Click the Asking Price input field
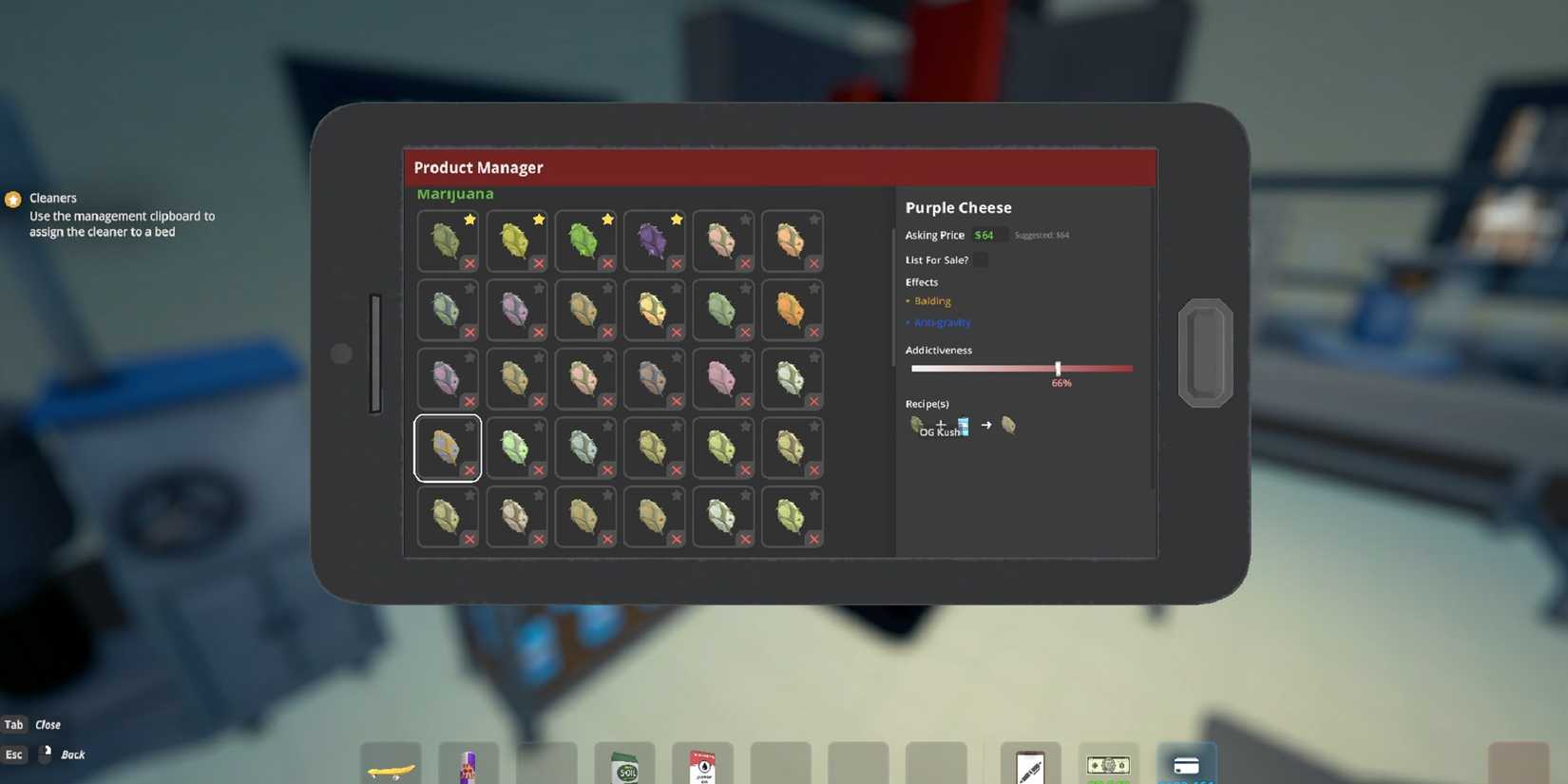The image size is (1568, 784). (988, 235)
